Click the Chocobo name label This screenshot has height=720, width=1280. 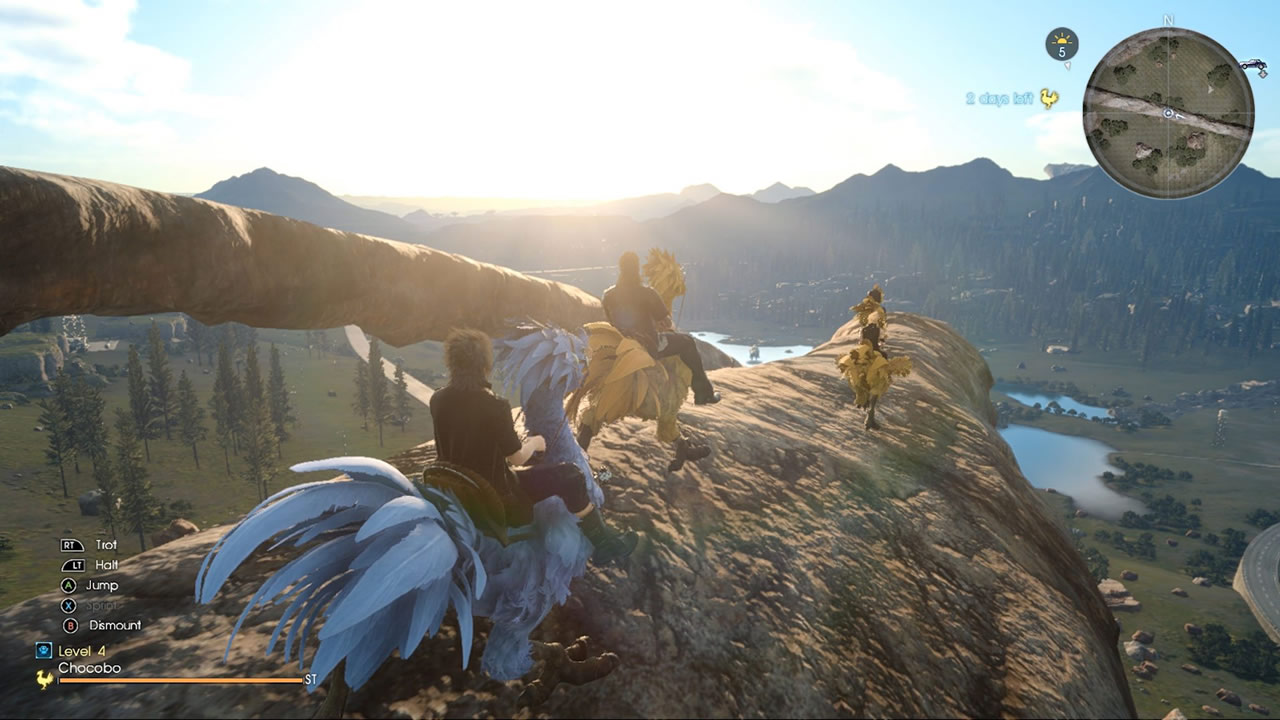[88, 666]
